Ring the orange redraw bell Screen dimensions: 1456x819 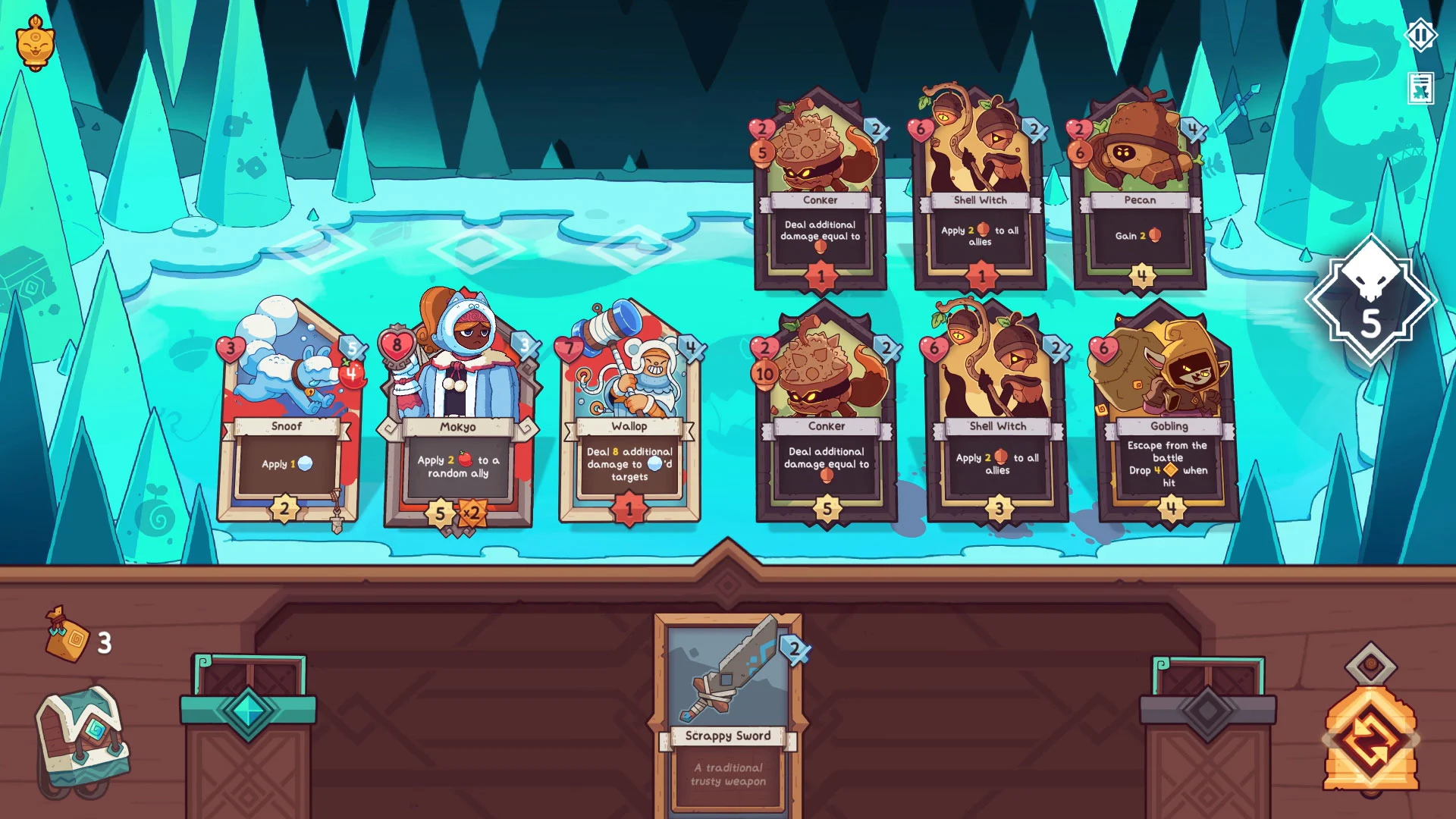[x=1370, y=736]
